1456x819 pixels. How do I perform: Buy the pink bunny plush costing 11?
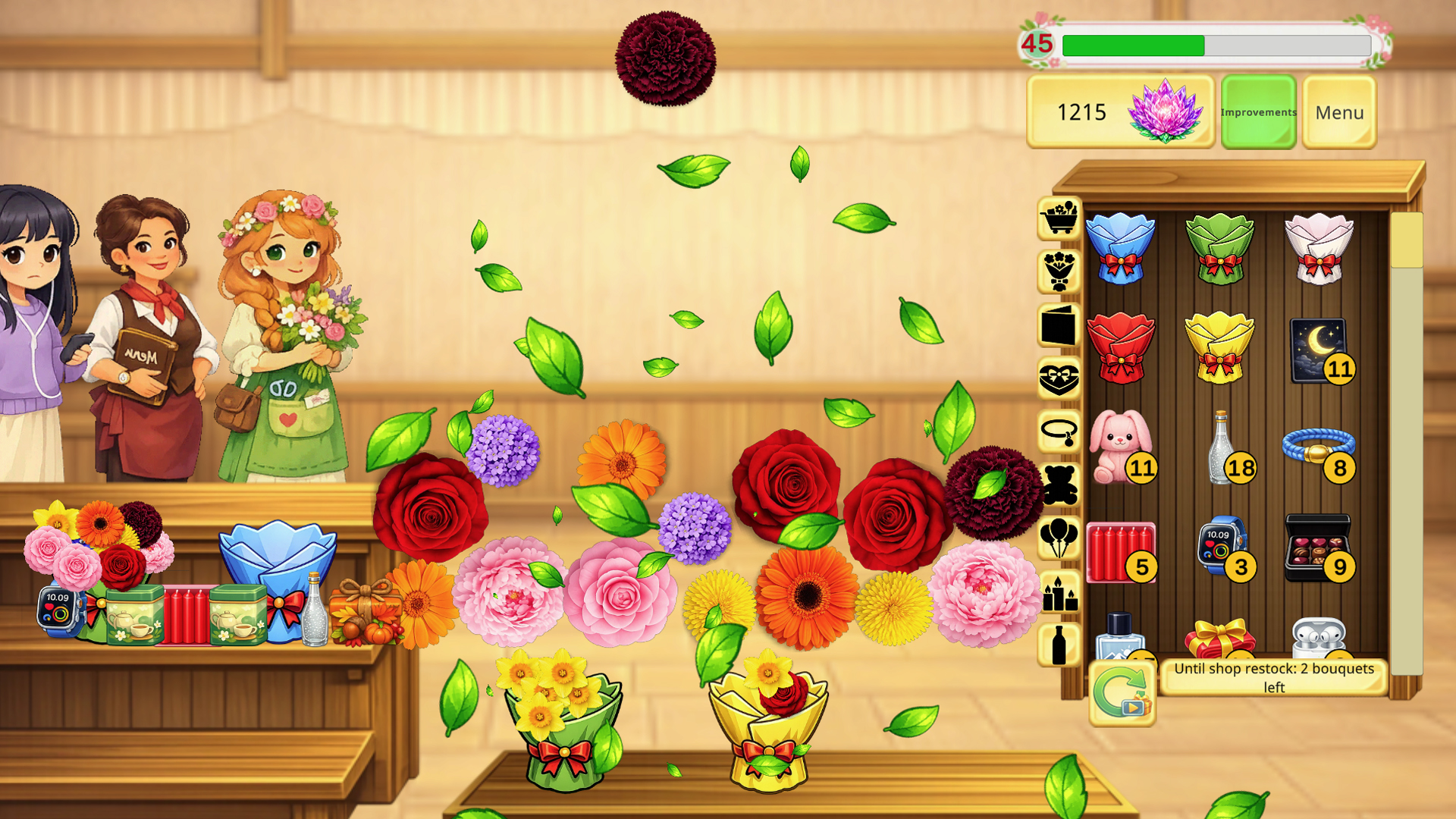coord(1121,444)
